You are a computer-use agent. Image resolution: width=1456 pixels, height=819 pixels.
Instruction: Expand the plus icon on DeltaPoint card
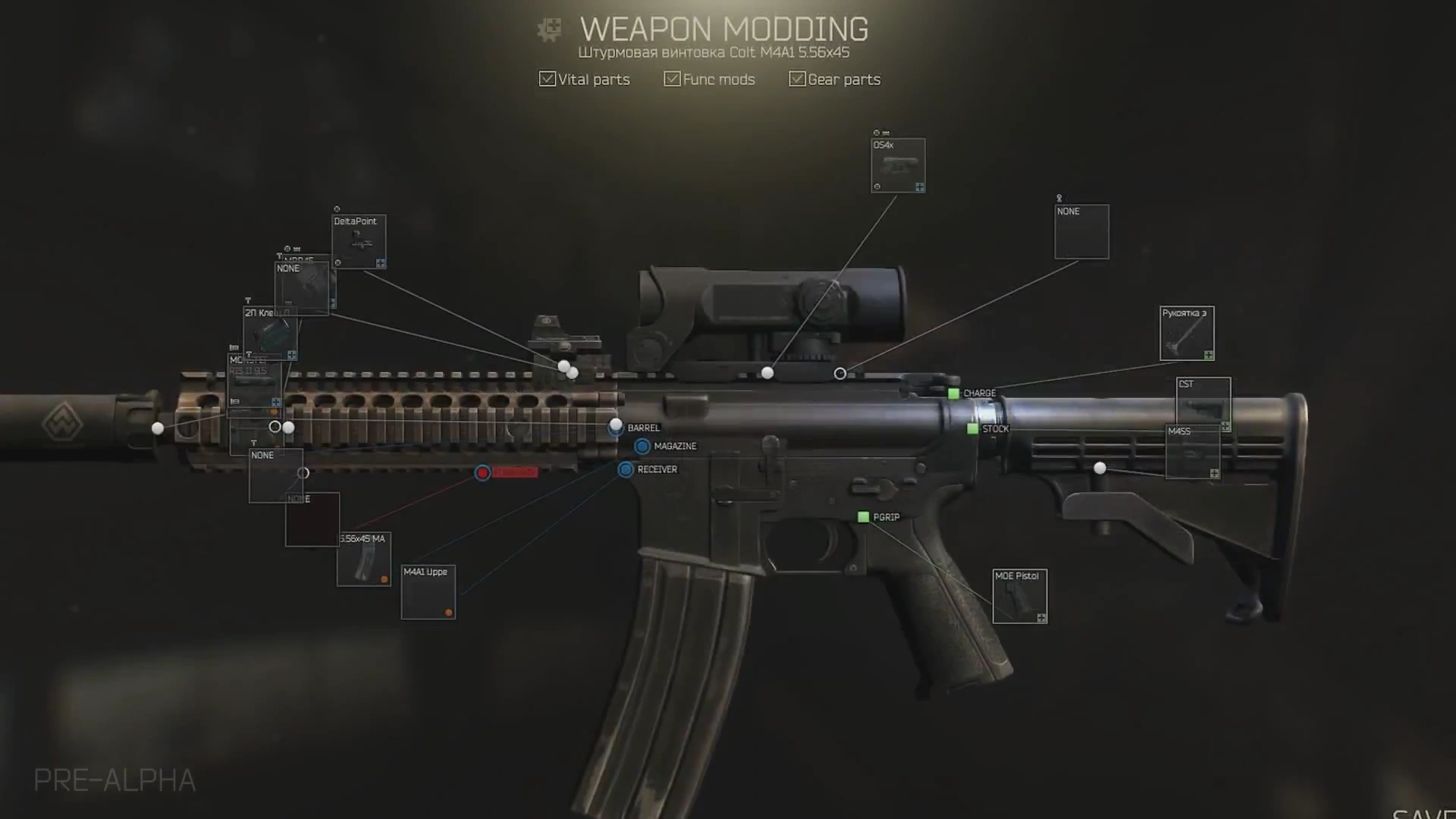pos(381,263)
